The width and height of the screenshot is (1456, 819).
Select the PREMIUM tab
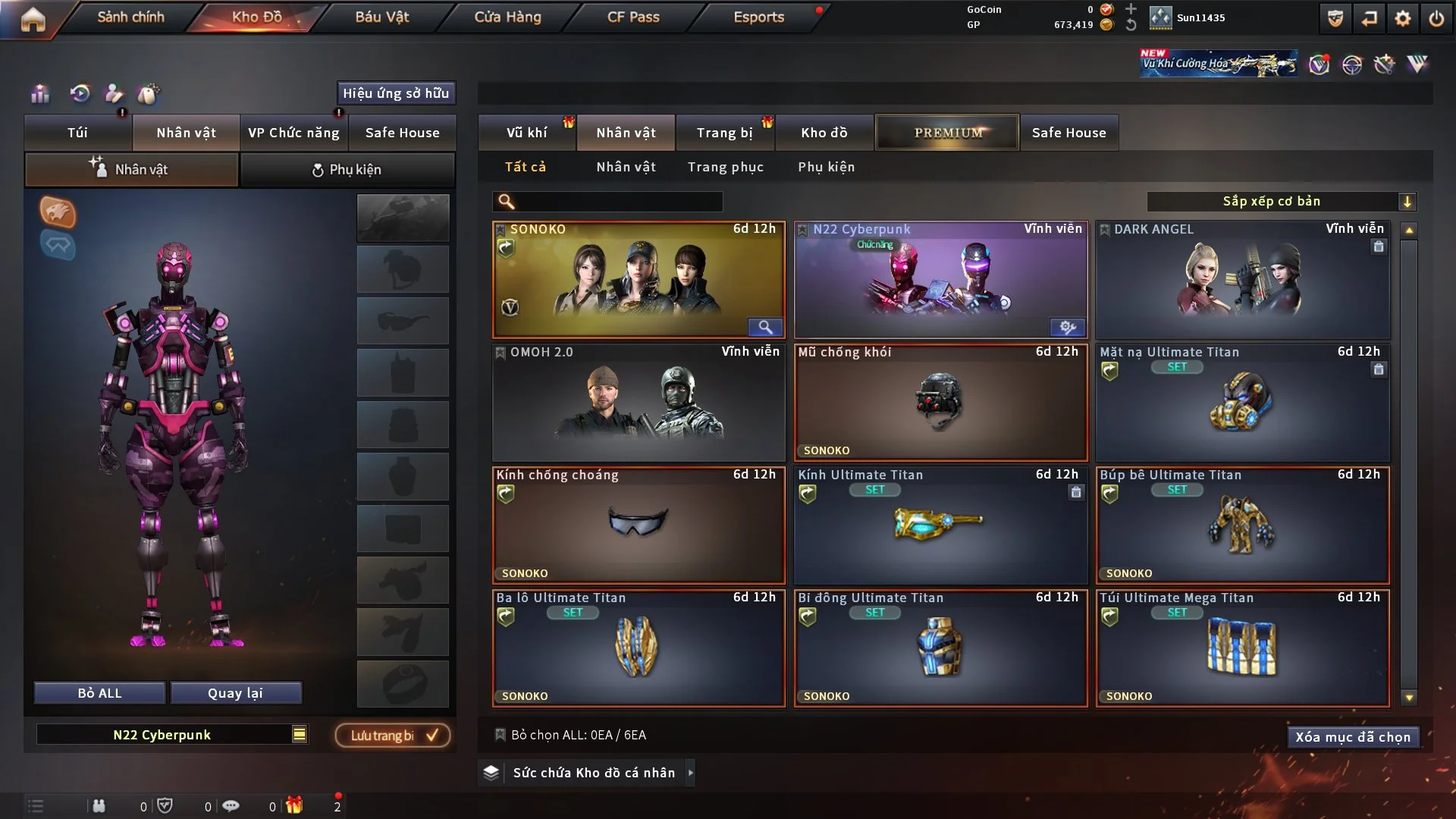click(947, 132)
